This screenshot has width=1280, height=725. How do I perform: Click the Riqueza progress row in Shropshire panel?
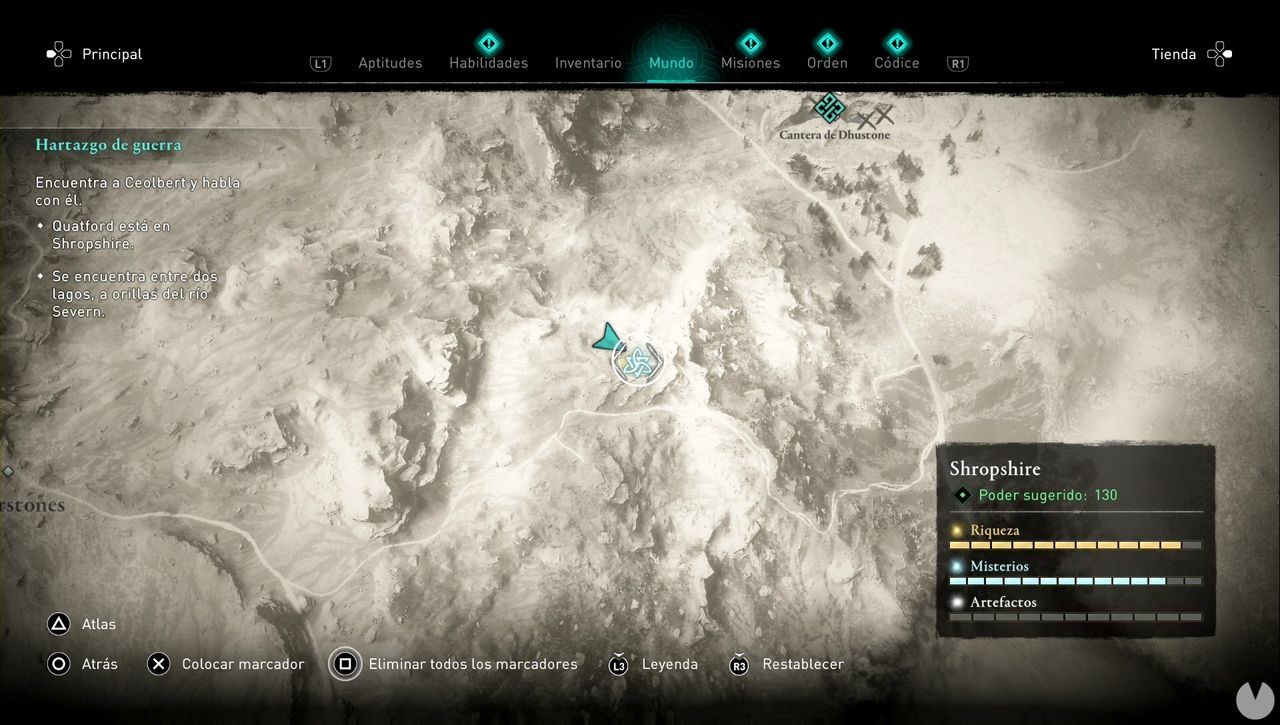pyautogui.click(x=1075, y=537)
